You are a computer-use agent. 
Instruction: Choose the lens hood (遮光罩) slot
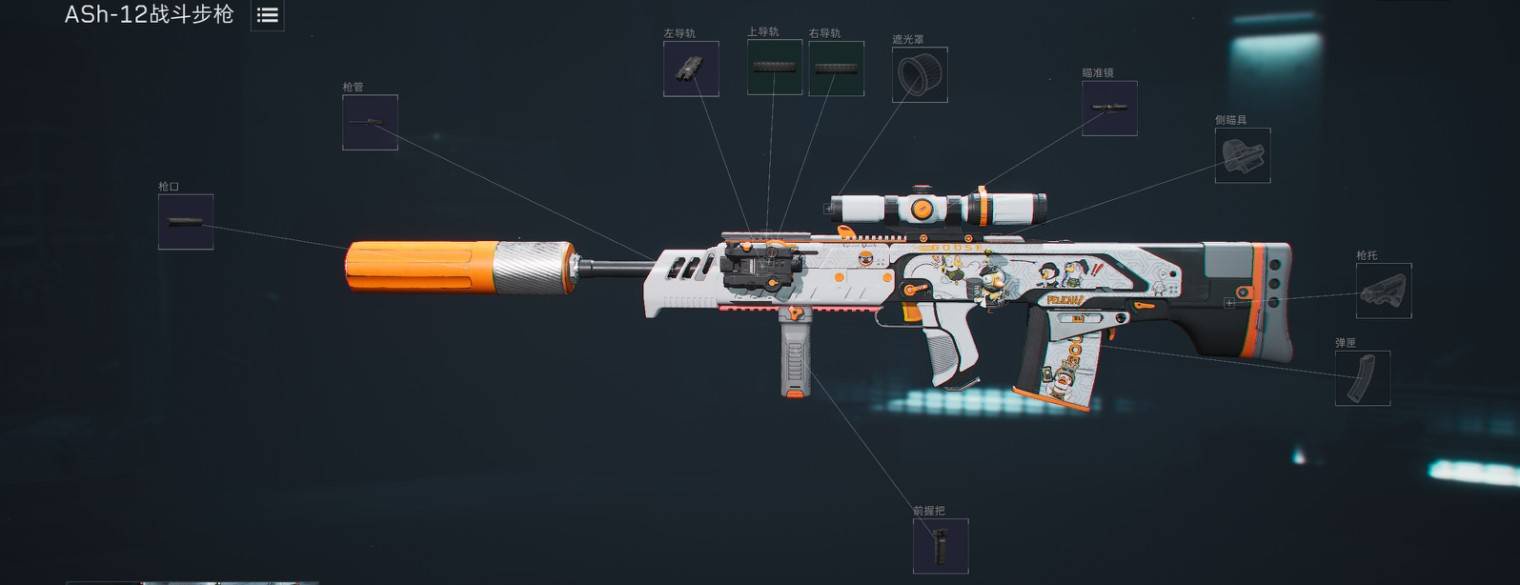point(920,75)
